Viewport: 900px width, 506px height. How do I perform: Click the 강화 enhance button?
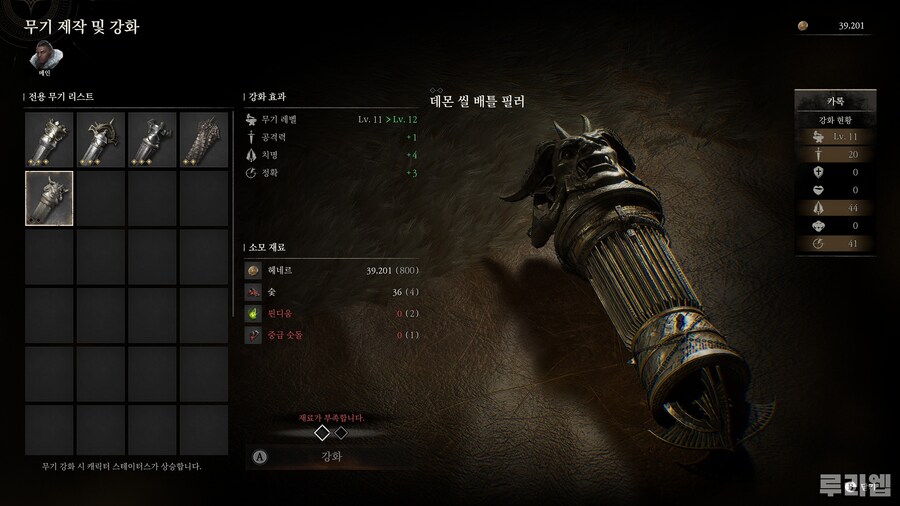point(331,456)
